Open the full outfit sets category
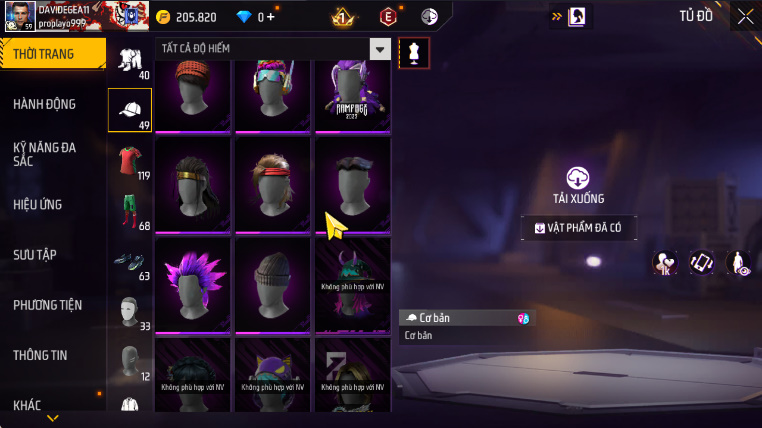 pyautogui.click(x=129, y=61)
